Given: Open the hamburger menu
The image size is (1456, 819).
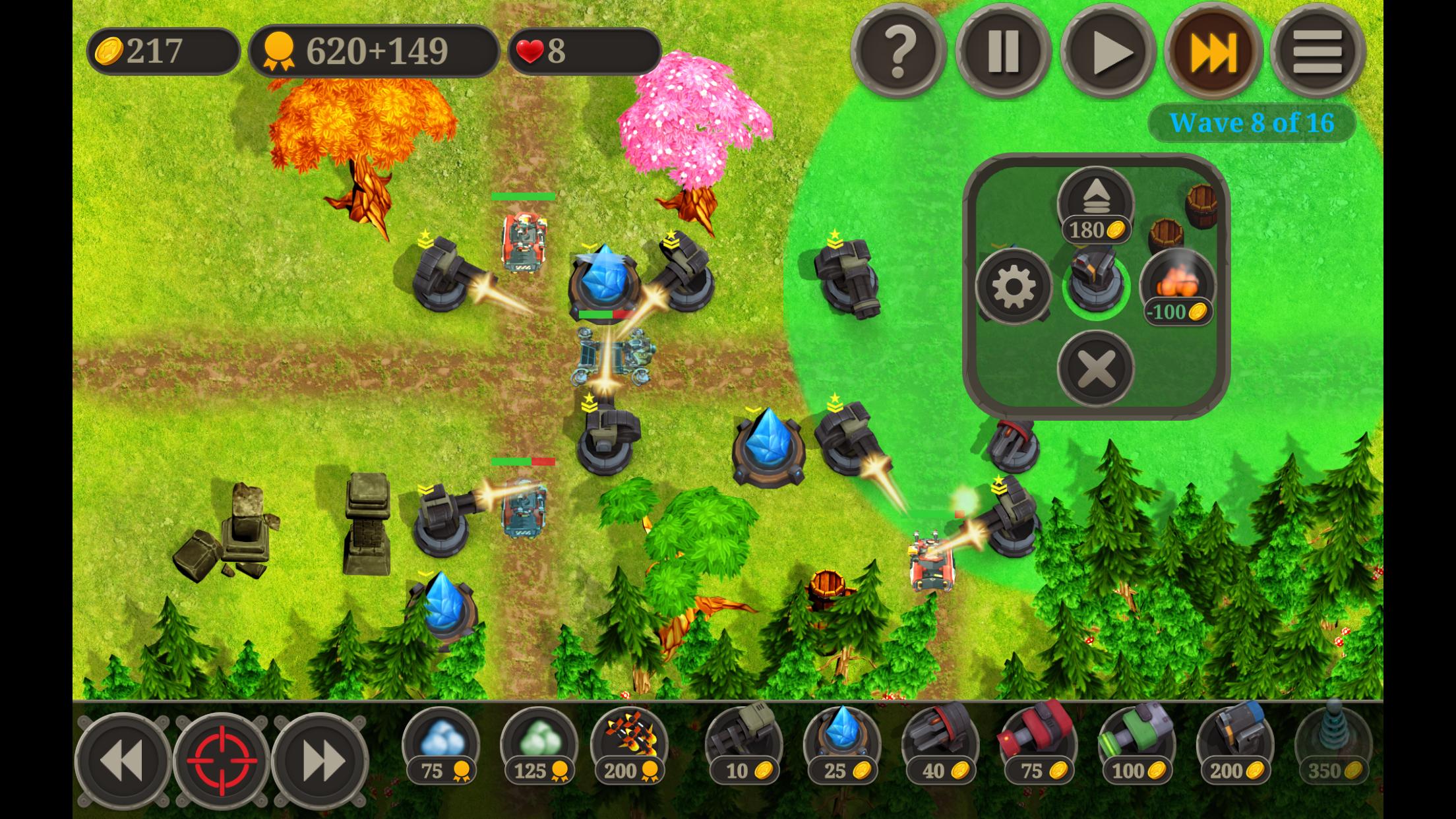Looking at the screenshot, I should (x=1317, y=51).
